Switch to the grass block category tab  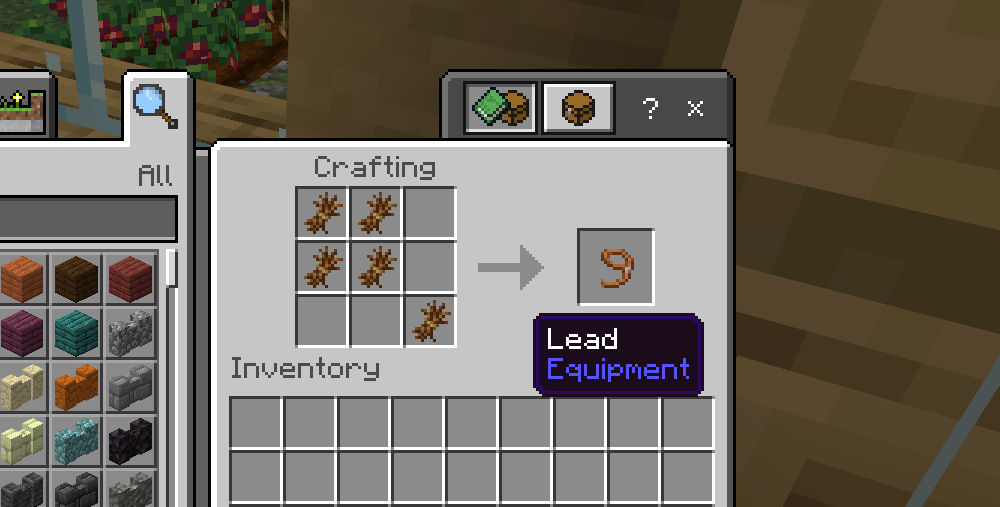[x=23, y=109]
